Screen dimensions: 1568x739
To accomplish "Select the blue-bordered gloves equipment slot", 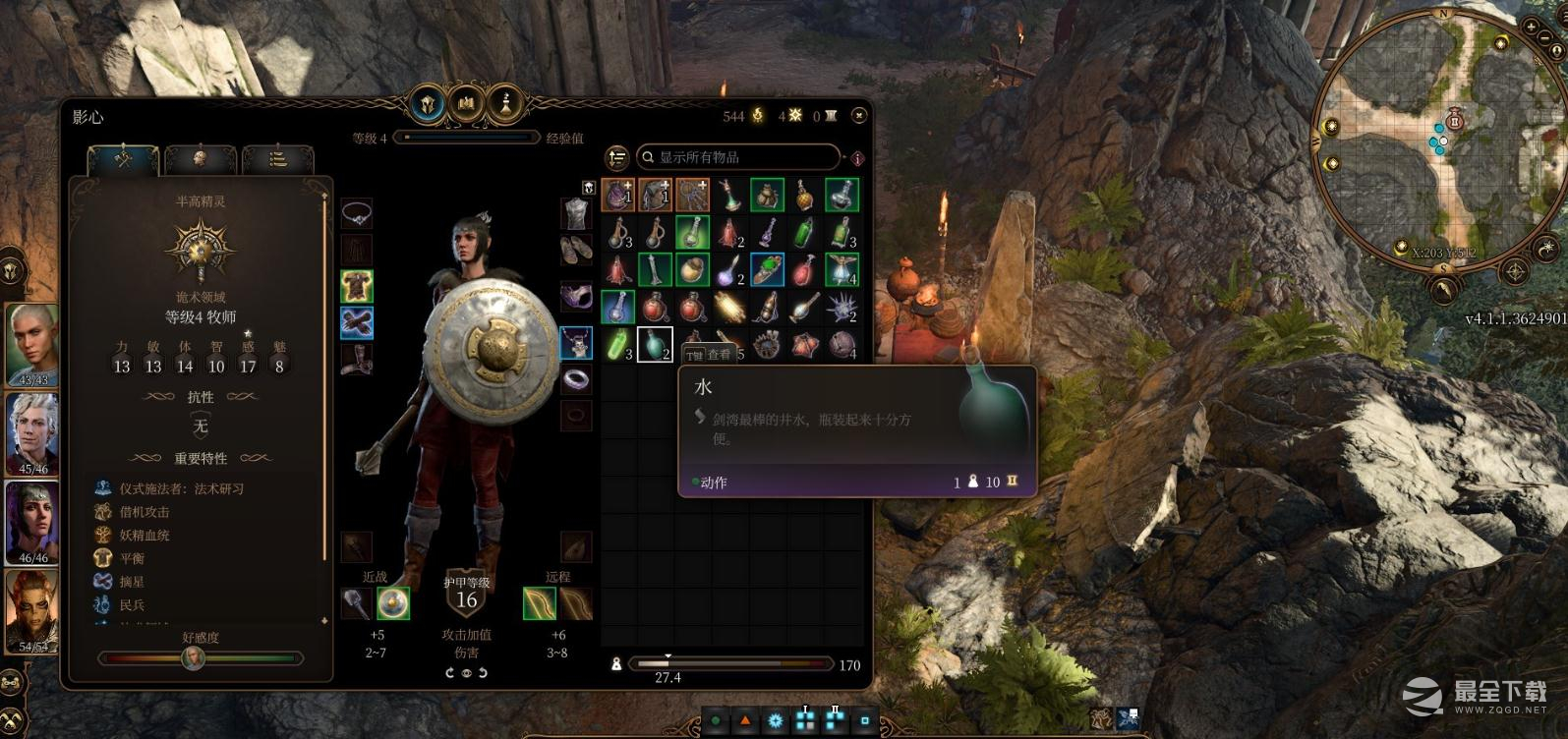I will click(357, 322).
